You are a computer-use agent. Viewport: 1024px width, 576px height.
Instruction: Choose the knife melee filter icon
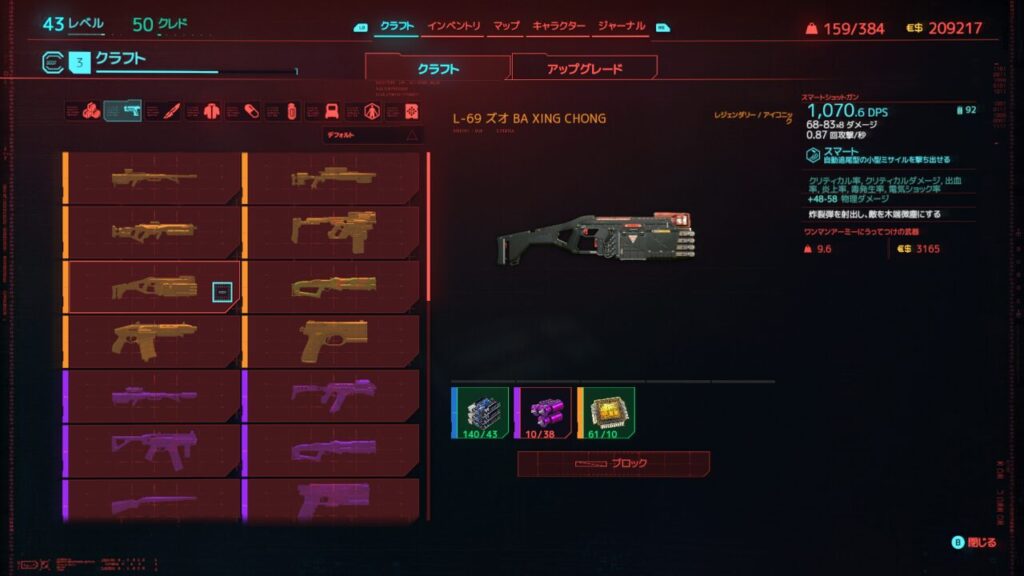(x=170, y=110)
